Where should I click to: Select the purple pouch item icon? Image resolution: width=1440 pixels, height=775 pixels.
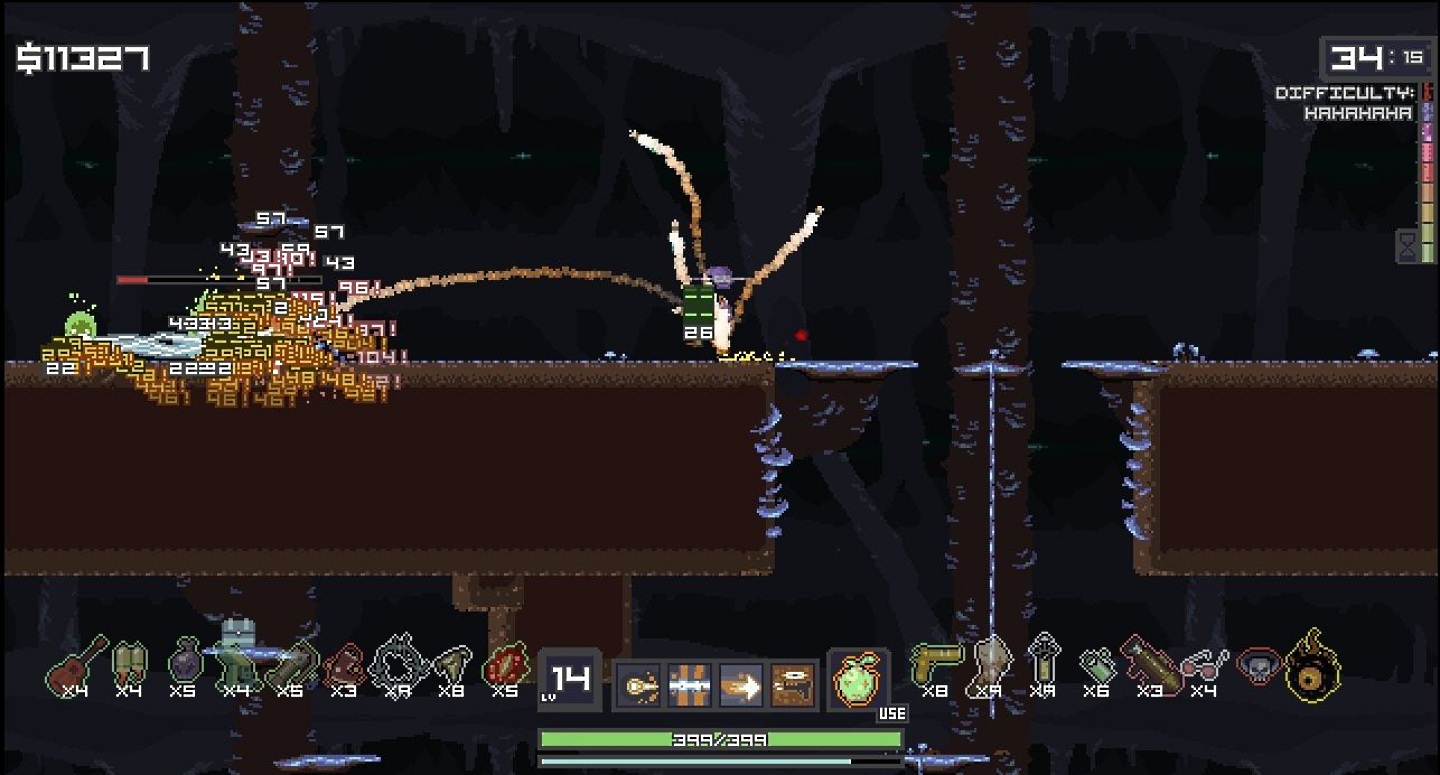pos(184,663)
